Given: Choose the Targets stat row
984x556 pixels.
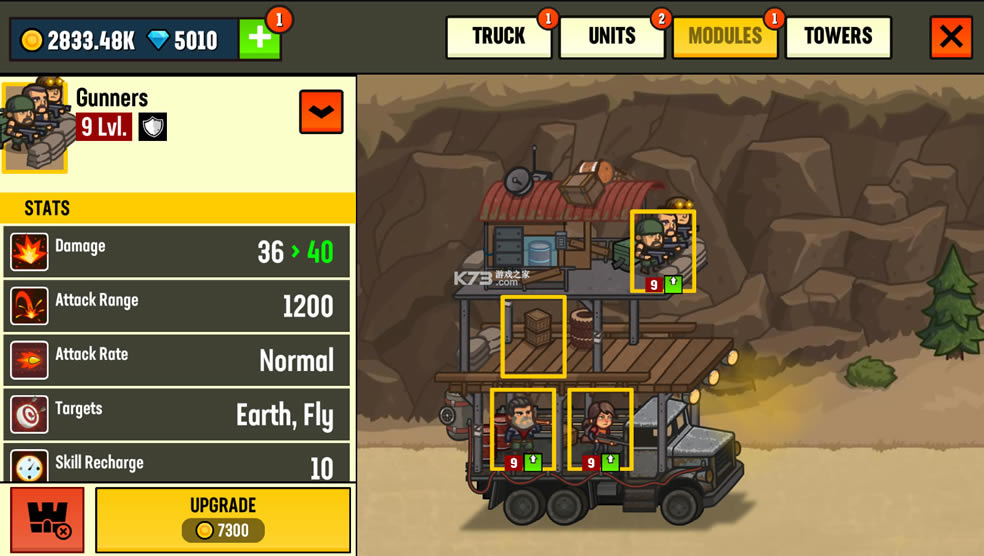Looking at the screenshot, I should 177,414.
